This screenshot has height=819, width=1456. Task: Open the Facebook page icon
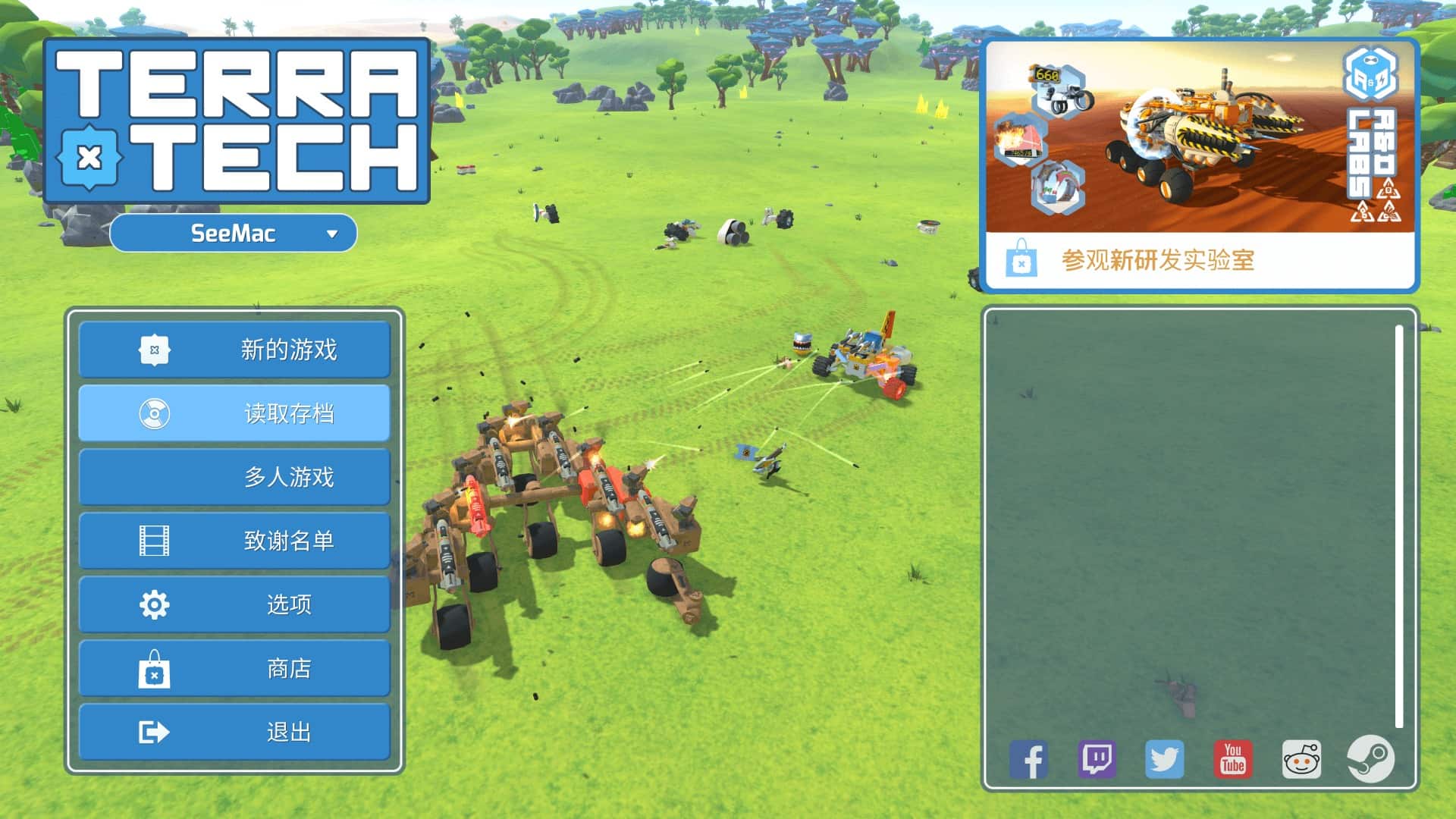pyautogui.click(x=1028, y=759)
